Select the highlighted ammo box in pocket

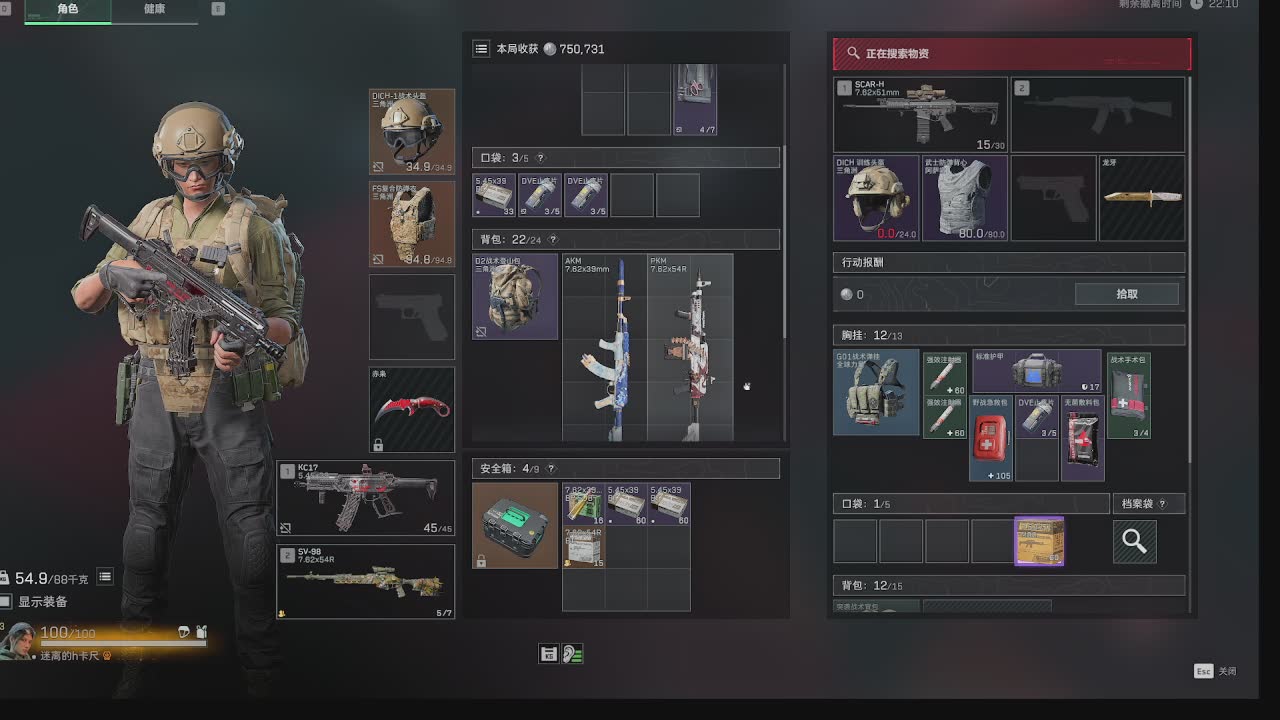coord(1039,541)
